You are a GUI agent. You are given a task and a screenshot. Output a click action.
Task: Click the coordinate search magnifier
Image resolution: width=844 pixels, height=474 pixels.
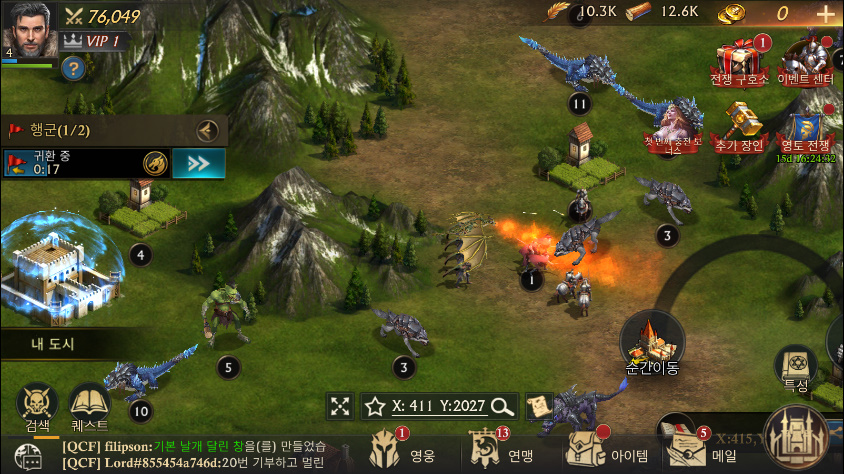click(503, 406)
